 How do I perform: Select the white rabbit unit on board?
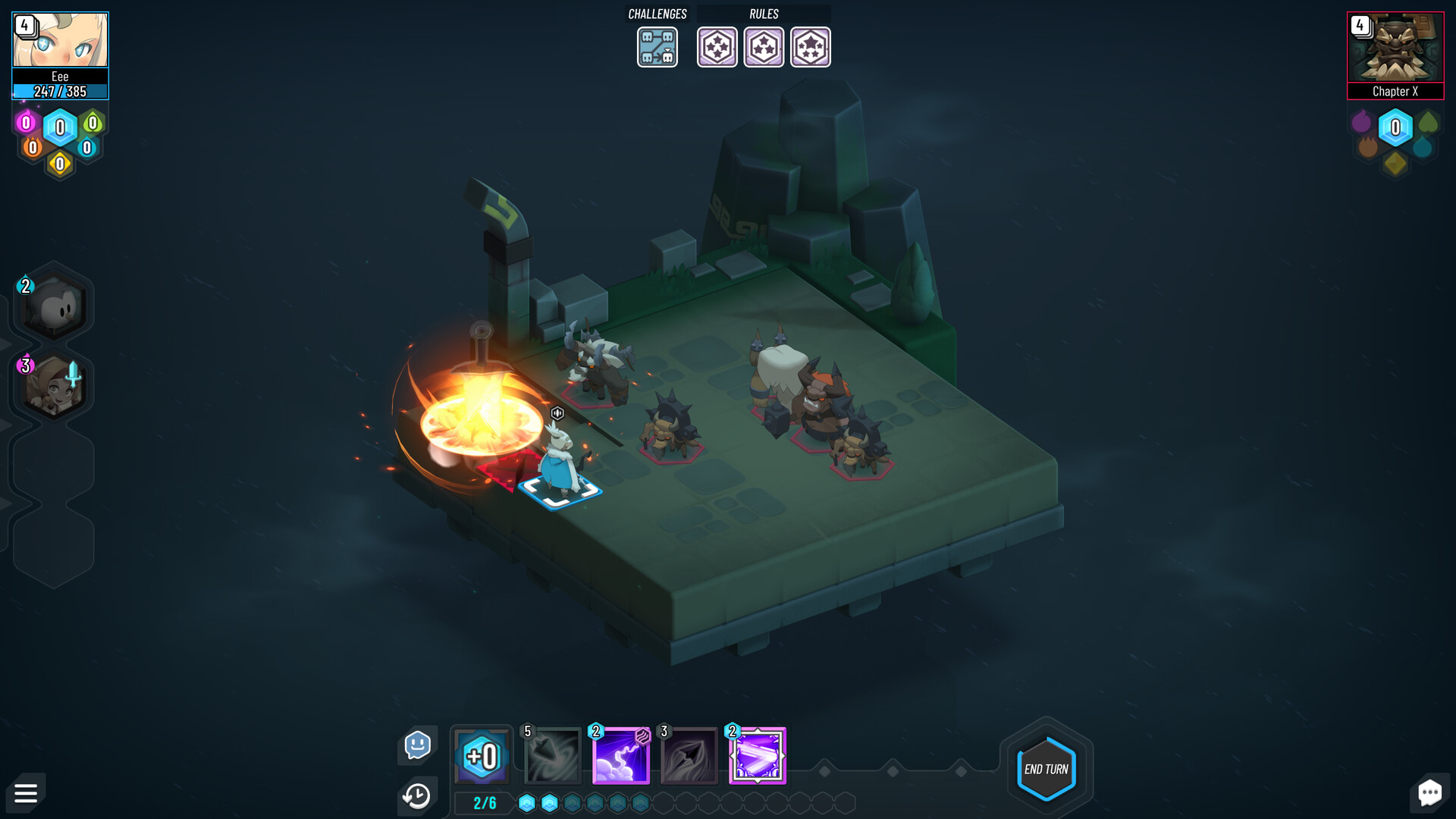click(559, 455)
